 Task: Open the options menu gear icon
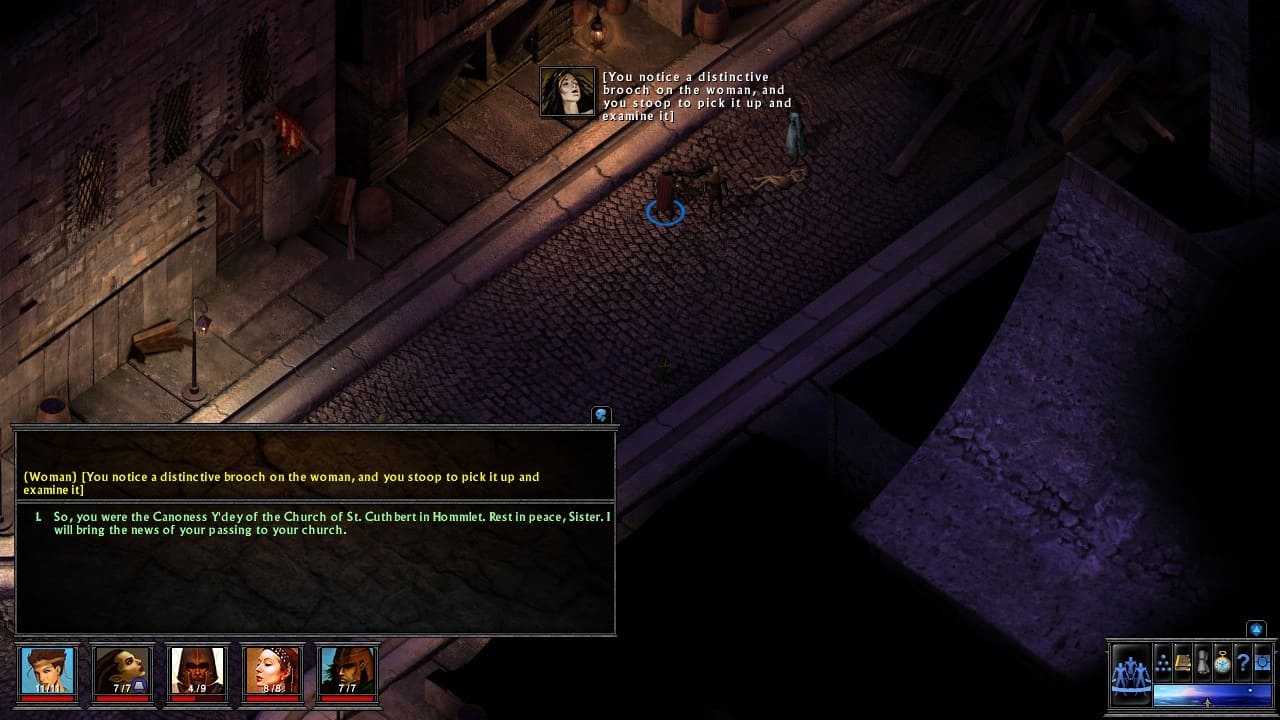tap(1262, 661)
